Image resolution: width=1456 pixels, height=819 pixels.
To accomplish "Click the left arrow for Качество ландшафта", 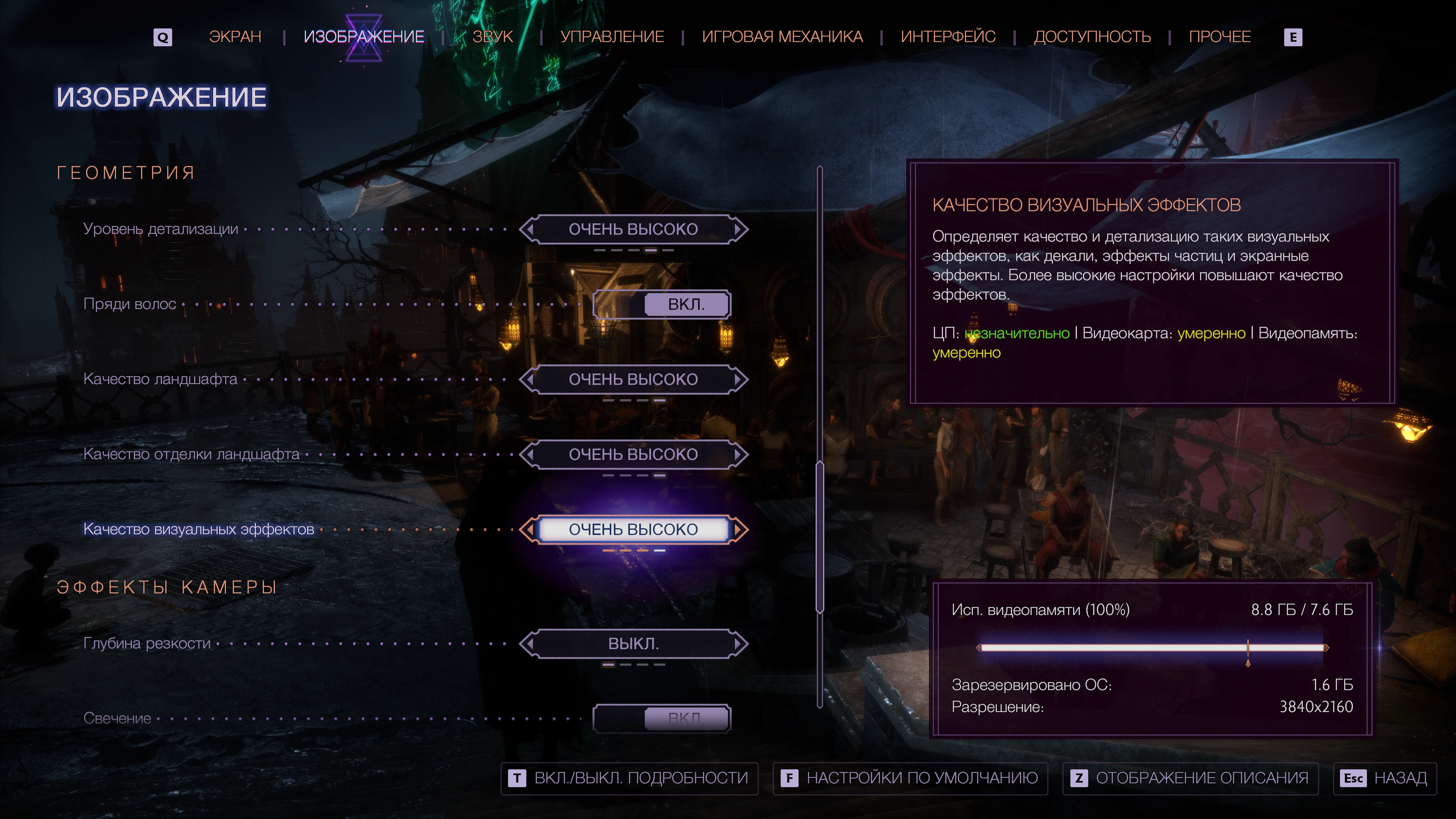I will pyautogui.click(x=529, y=379).
